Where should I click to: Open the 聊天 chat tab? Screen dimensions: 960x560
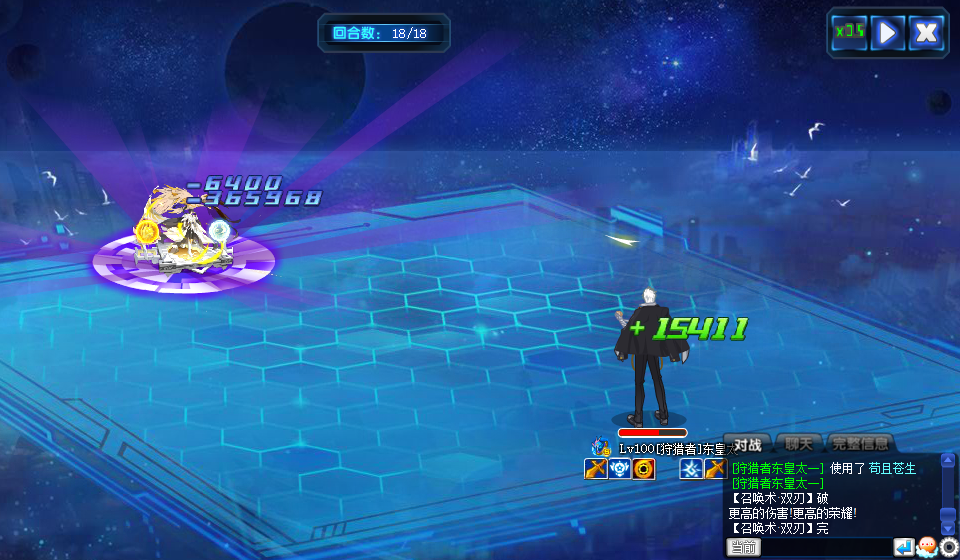[800, 444]
